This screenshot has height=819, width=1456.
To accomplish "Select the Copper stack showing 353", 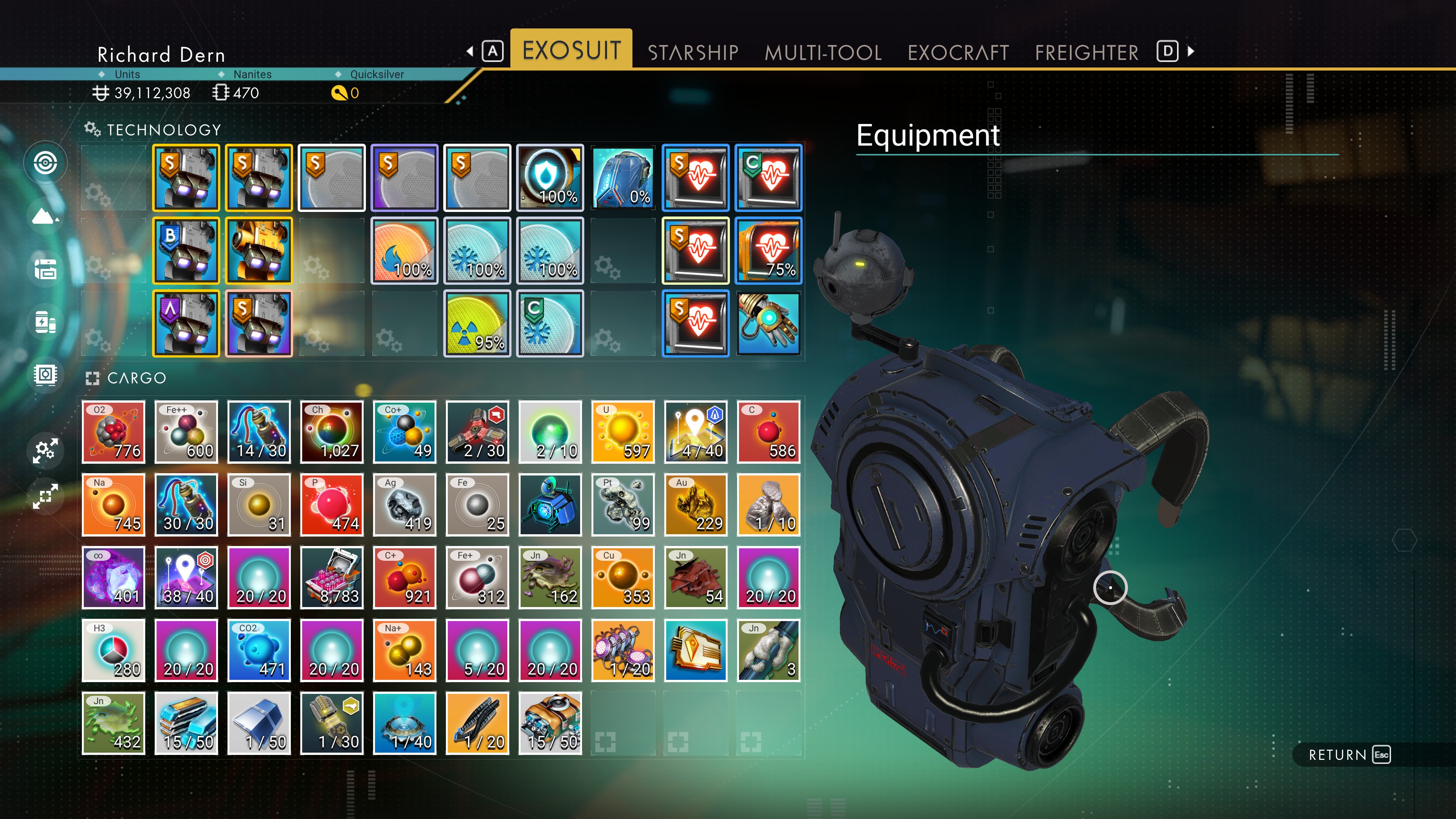I will [622, 577].
